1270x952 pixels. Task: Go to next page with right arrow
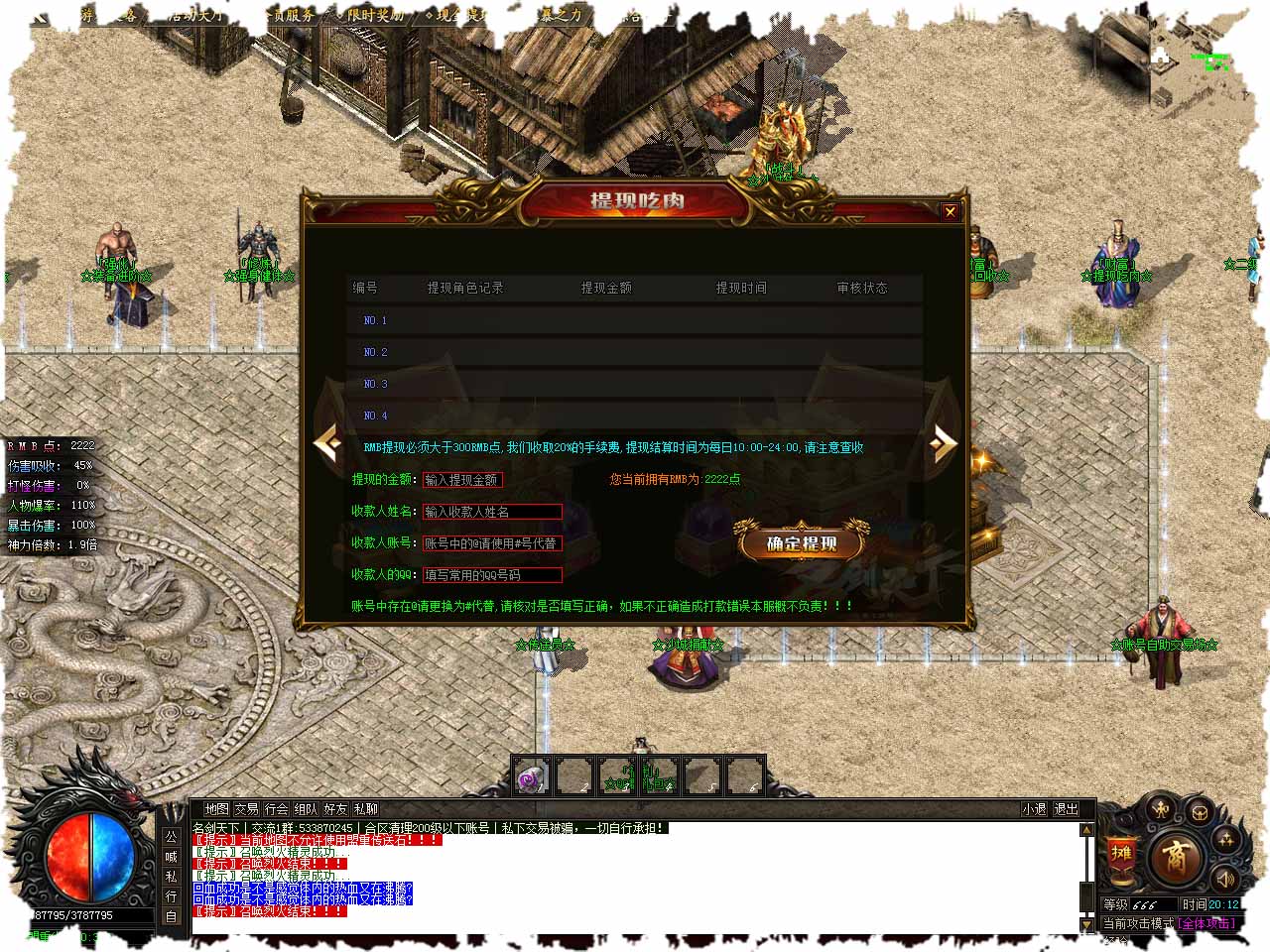(943, 443)
